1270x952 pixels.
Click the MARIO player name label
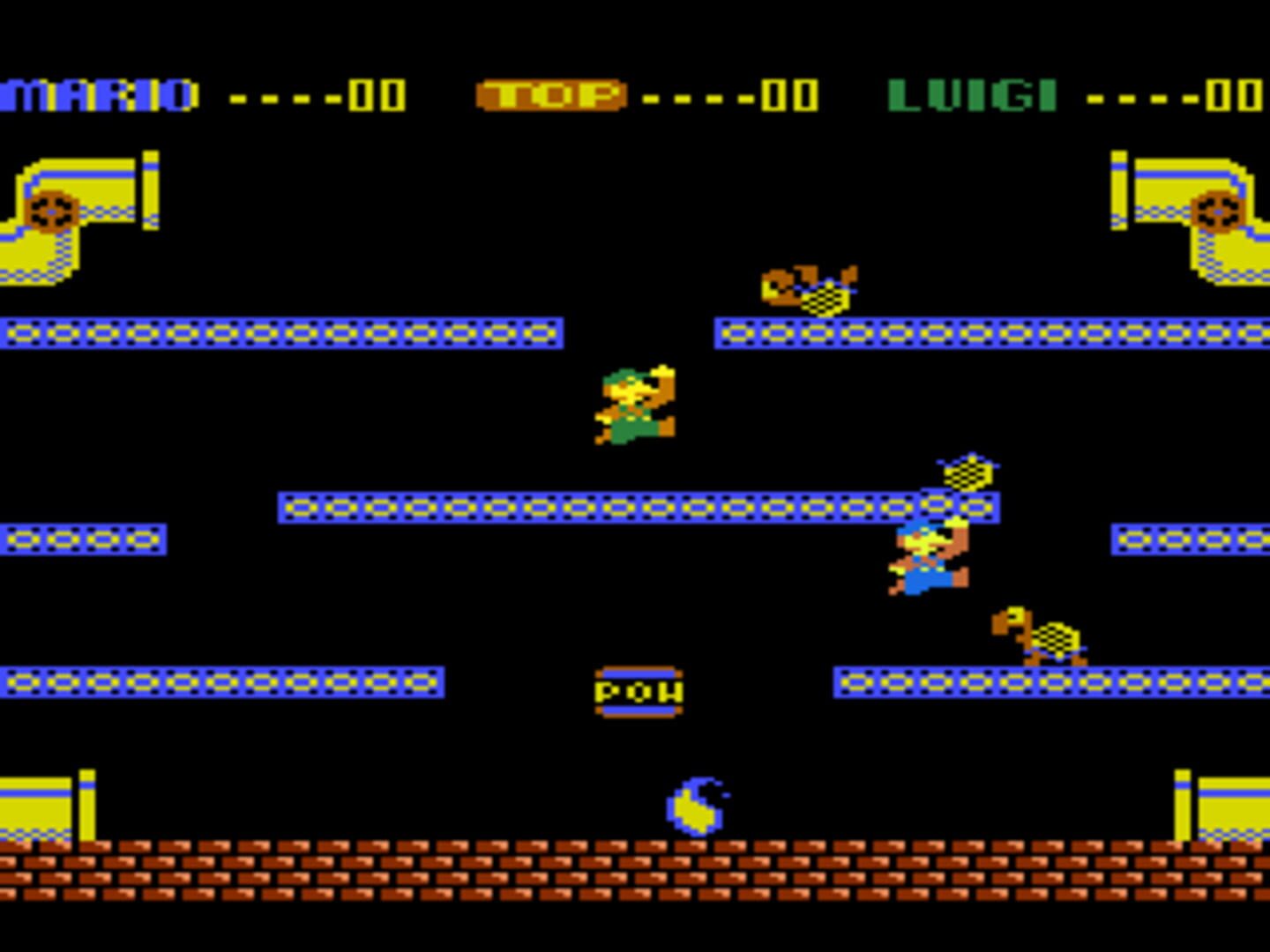(97, 93)
